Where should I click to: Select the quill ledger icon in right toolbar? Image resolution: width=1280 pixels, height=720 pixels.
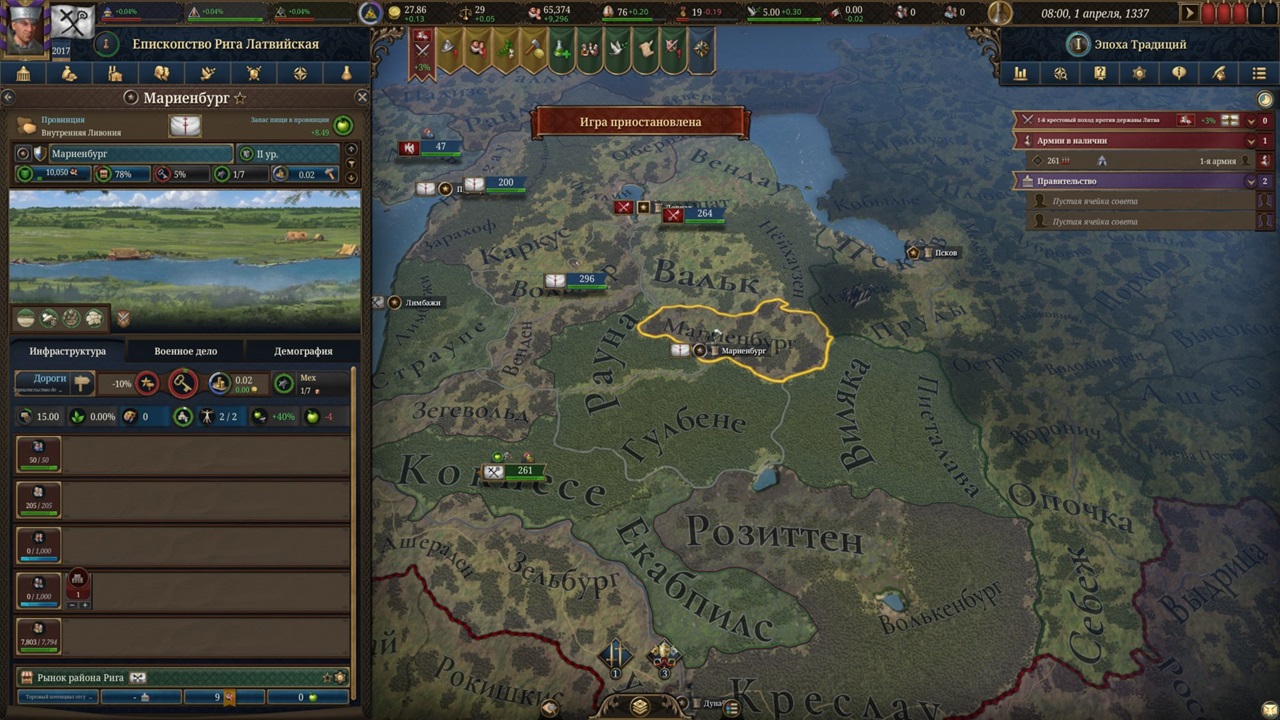pyautogui.click(x=1216, y=73)
